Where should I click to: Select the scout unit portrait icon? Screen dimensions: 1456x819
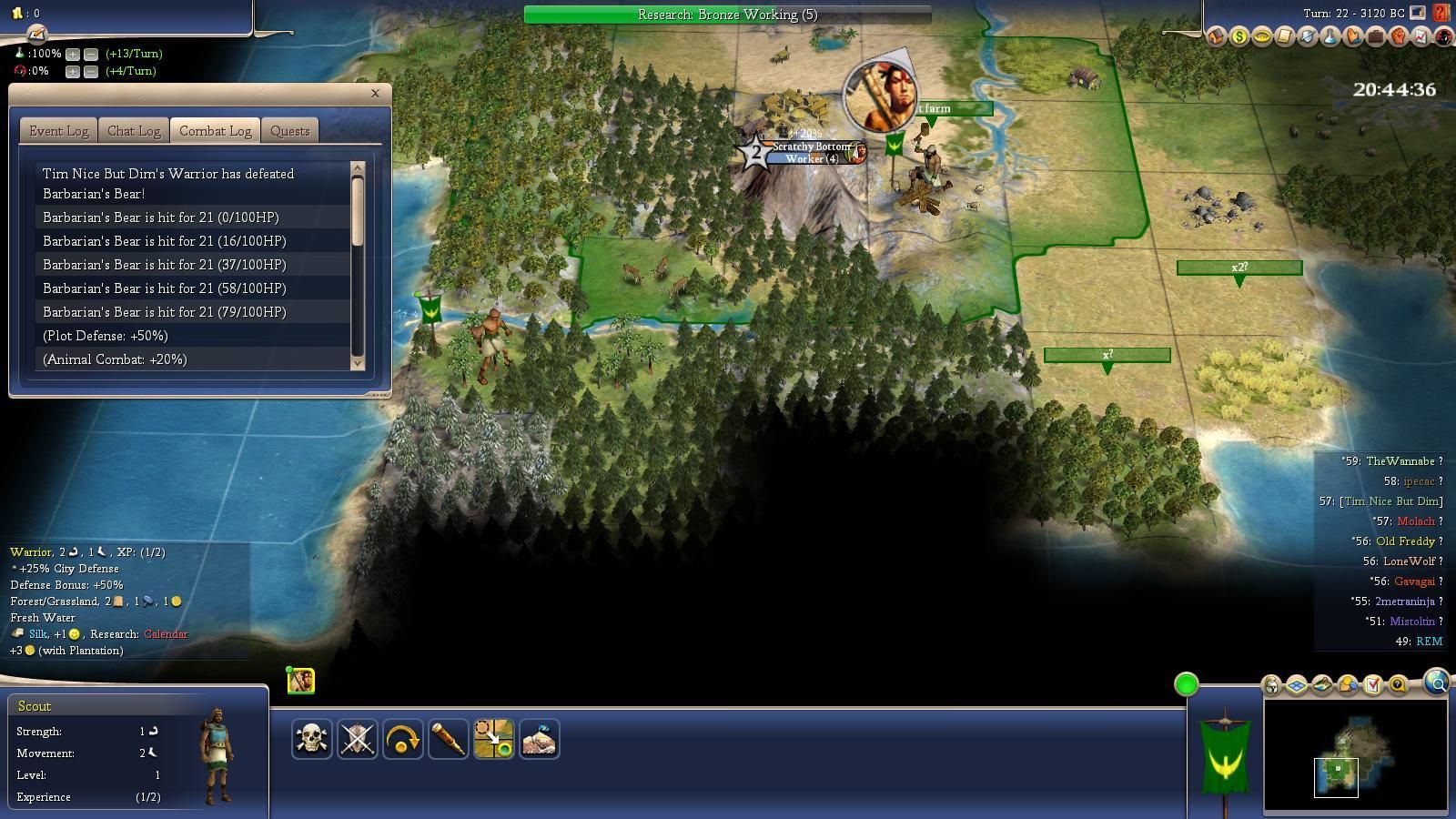(x=301, y=681)
